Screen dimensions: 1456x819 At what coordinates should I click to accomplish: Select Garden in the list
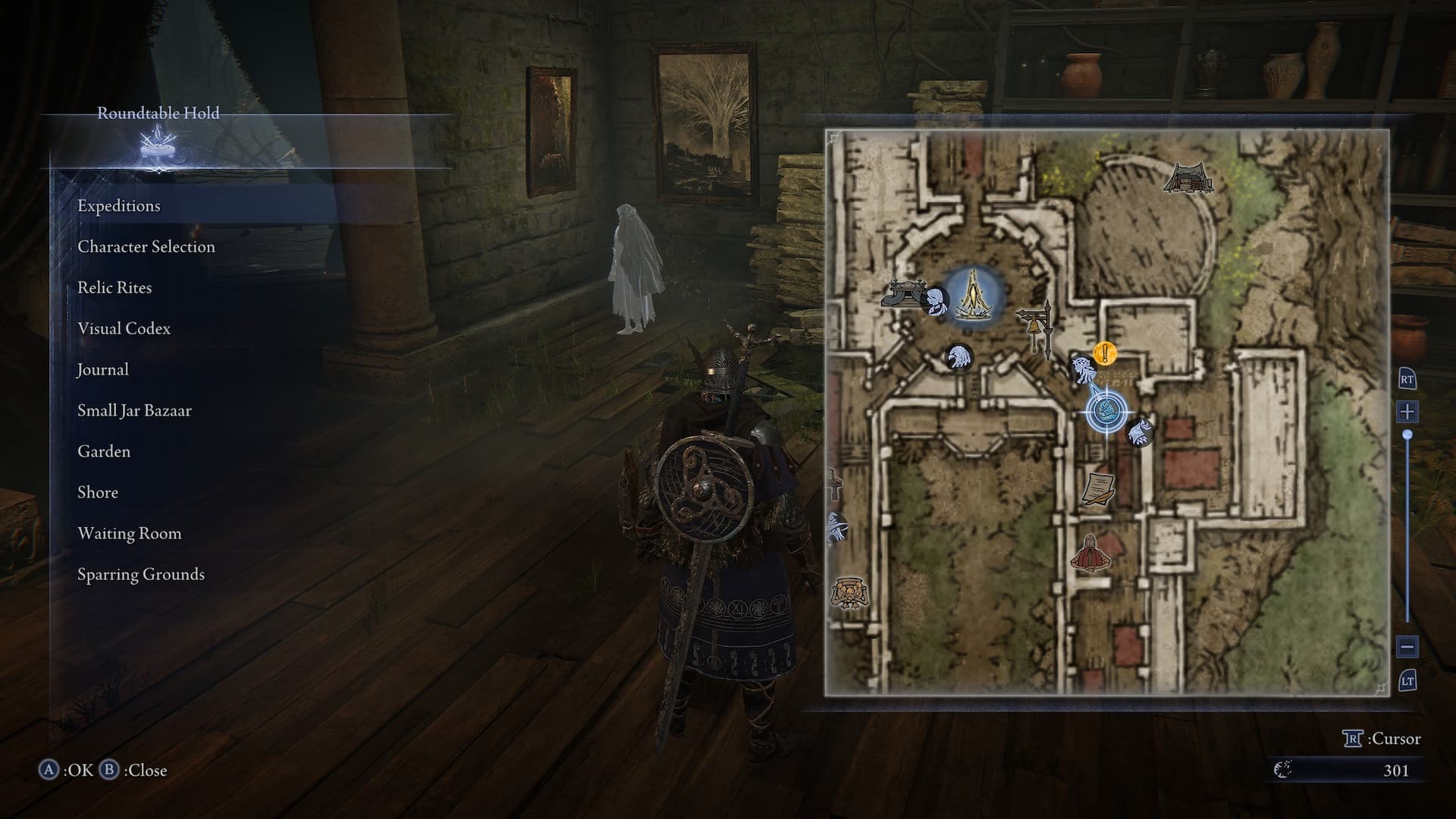point(104,452)
